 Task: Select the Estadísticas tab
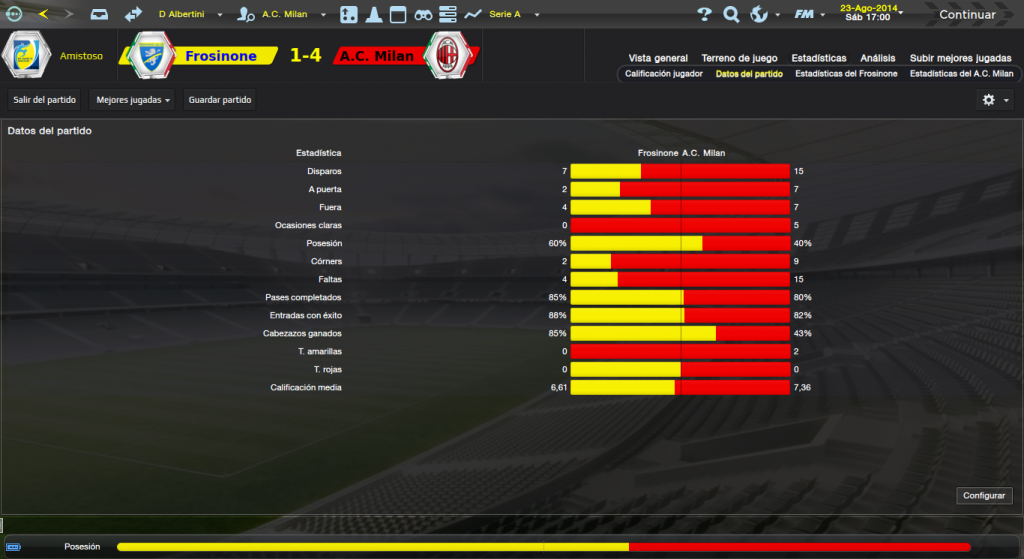point(818,58)
